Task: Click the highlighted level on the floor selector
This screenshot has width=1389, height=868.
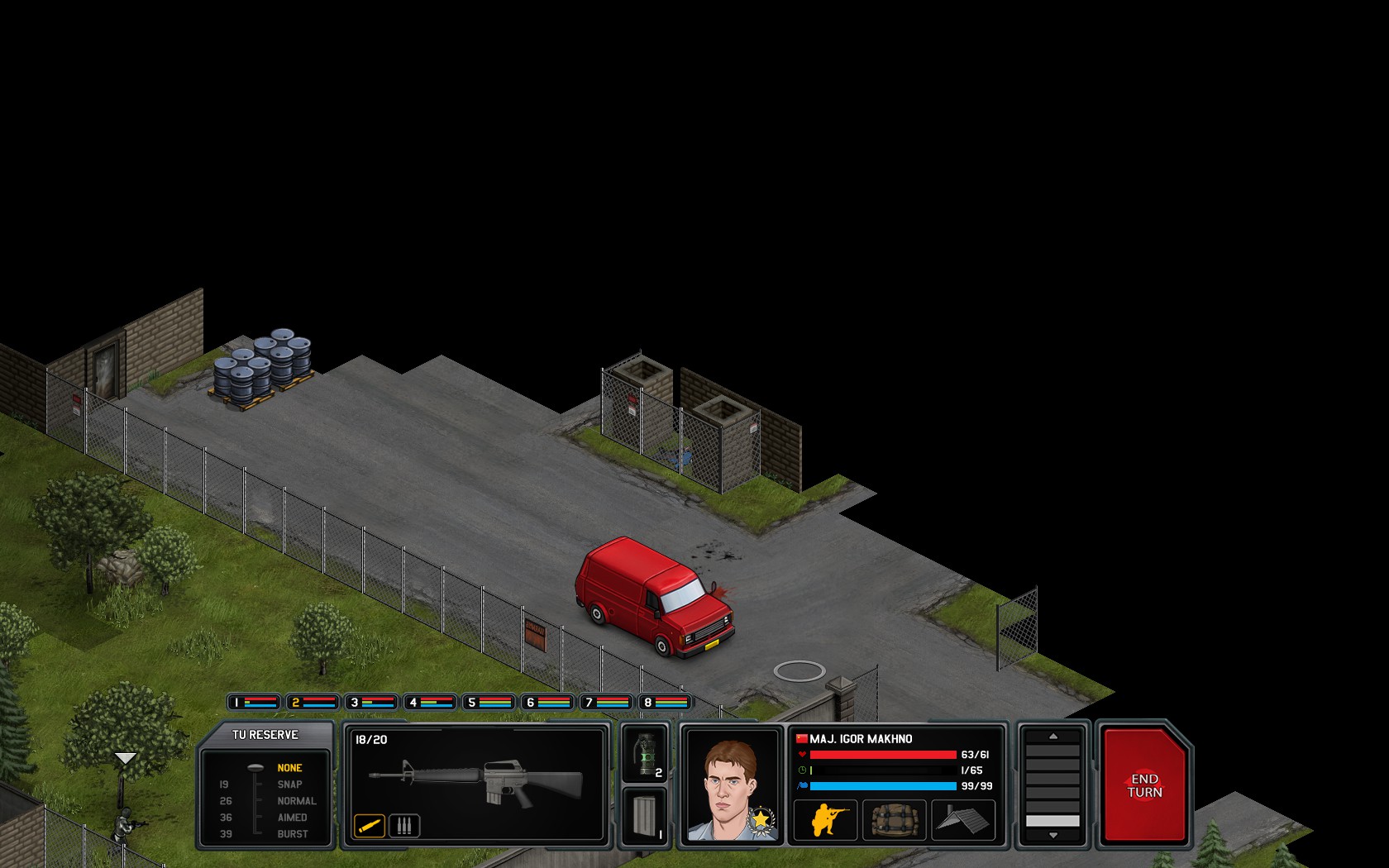Action: click(1052, 820)
